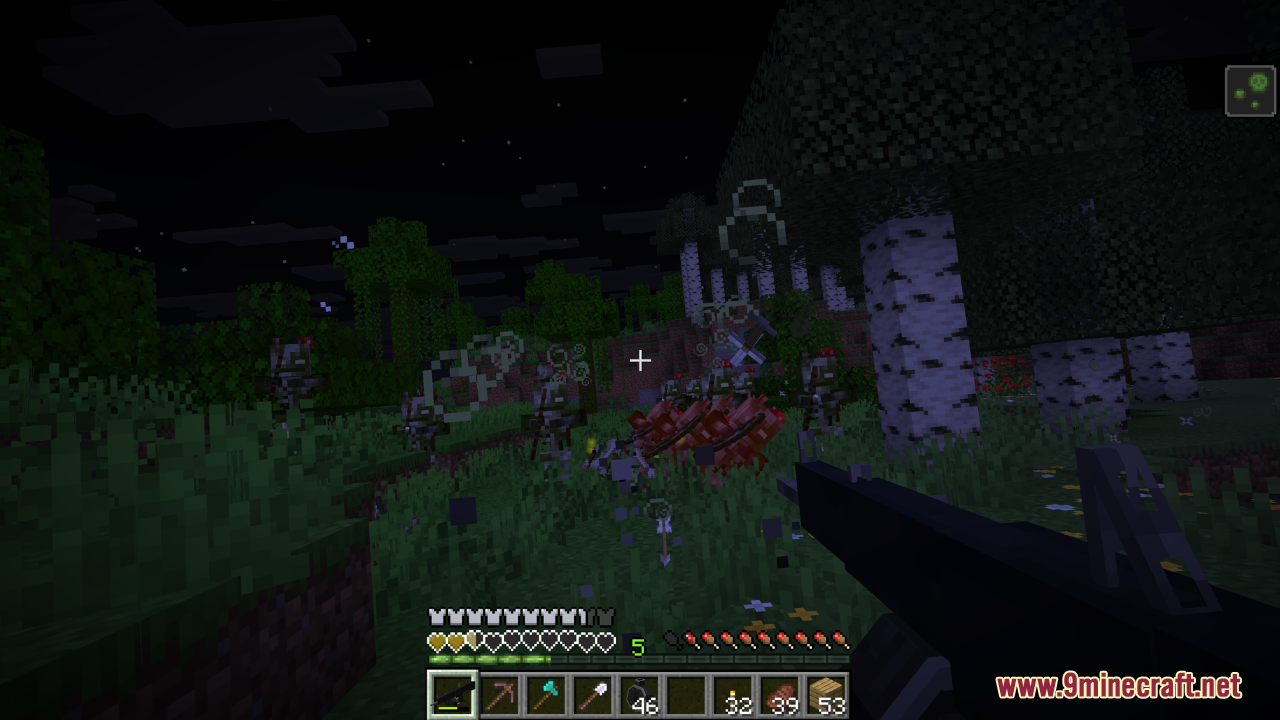The width and height of the screenshot is (1280, 720).
Task: Click the green poison status effect icon
Action: [1251, 91]
